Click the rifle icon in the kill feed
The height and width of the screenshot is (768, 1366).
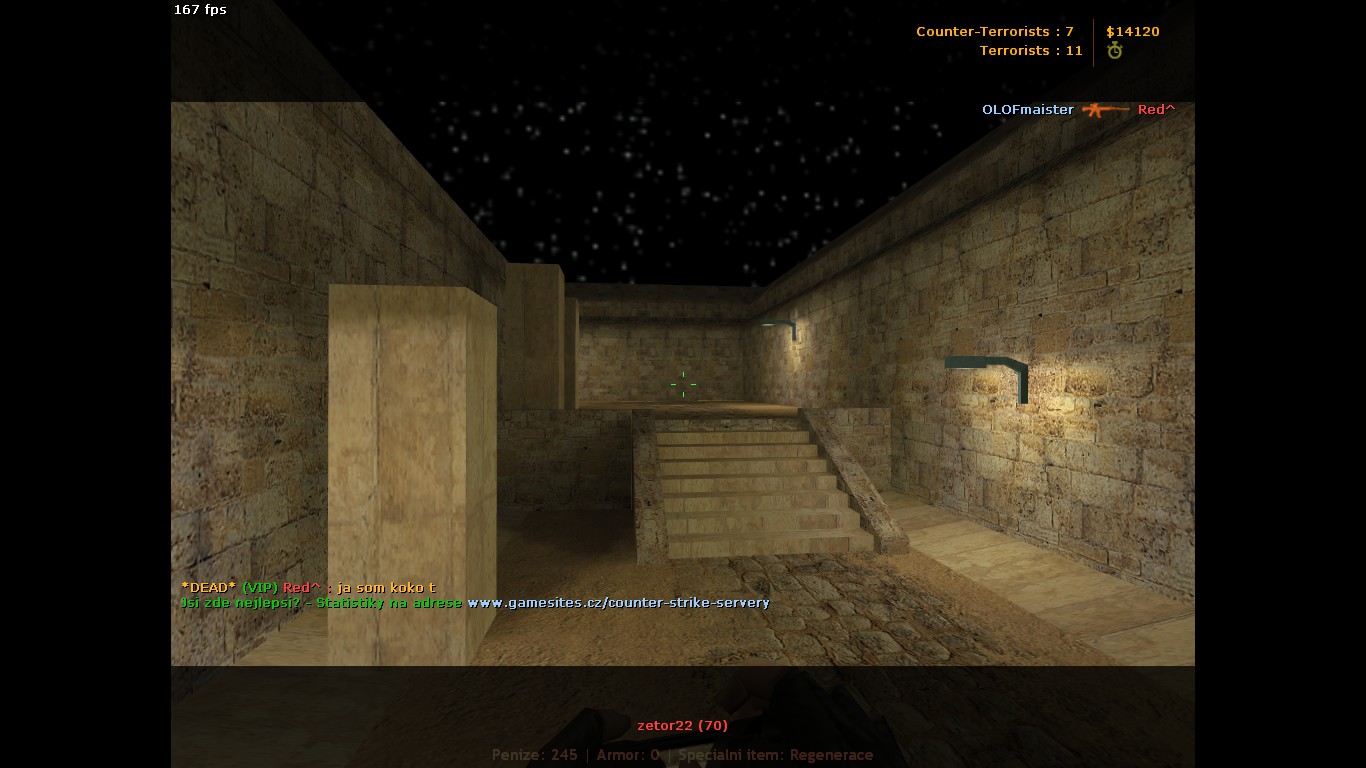click(1105, 109)
